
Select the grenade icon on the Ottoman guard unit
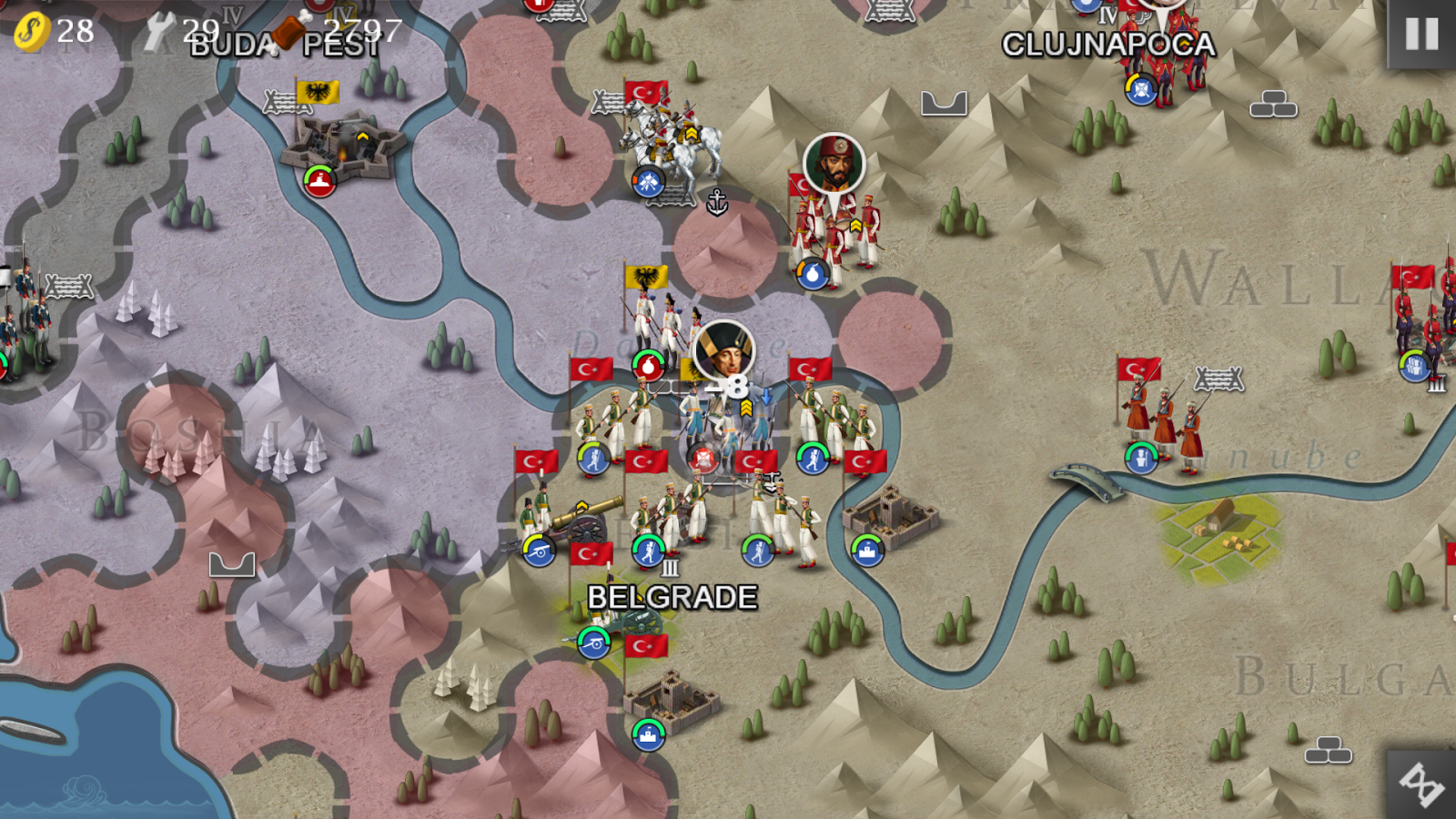click(813, 271)
